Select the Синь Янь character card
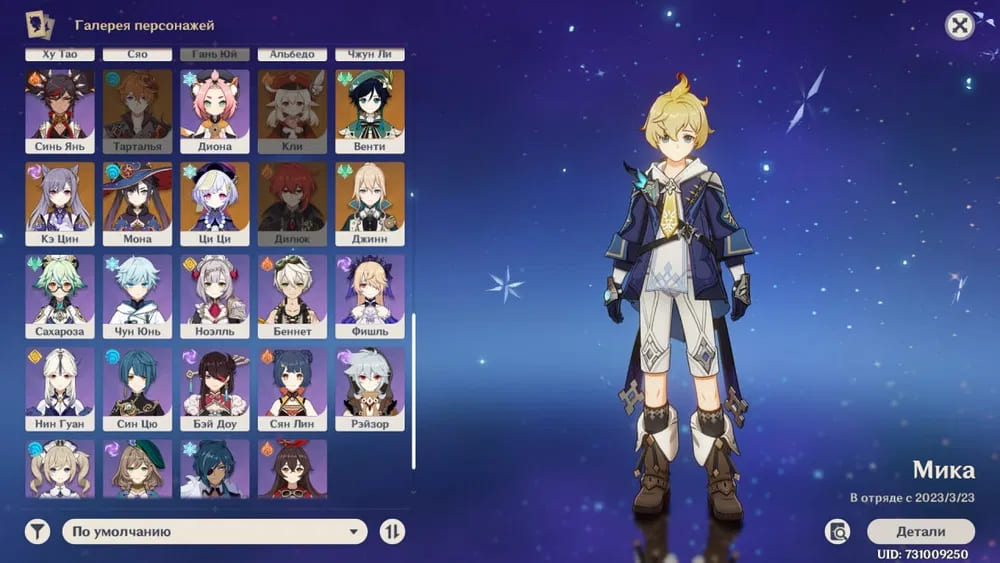The width and height of the screenshot is (1000, 563). click(x=60, y=110)
